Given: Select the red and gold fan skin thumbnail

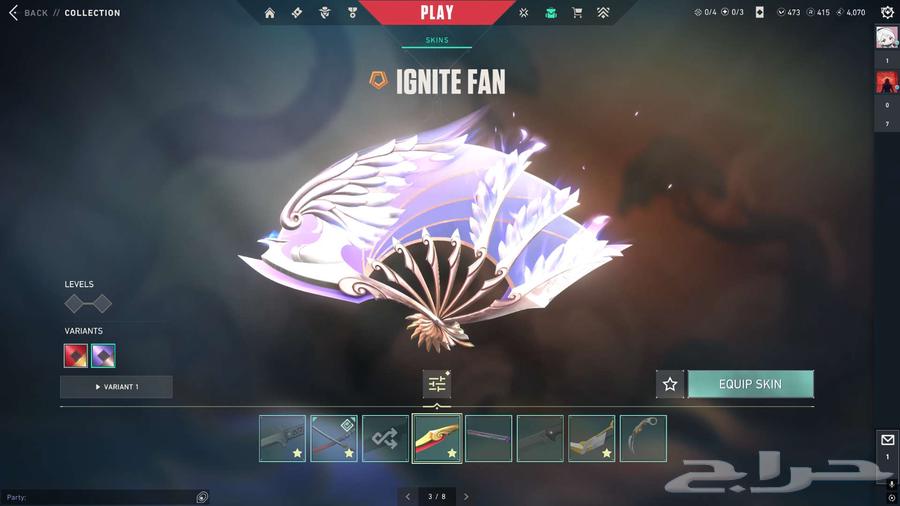Looking at the screenshot, I should pyautogui.click(x=437, y=438).
